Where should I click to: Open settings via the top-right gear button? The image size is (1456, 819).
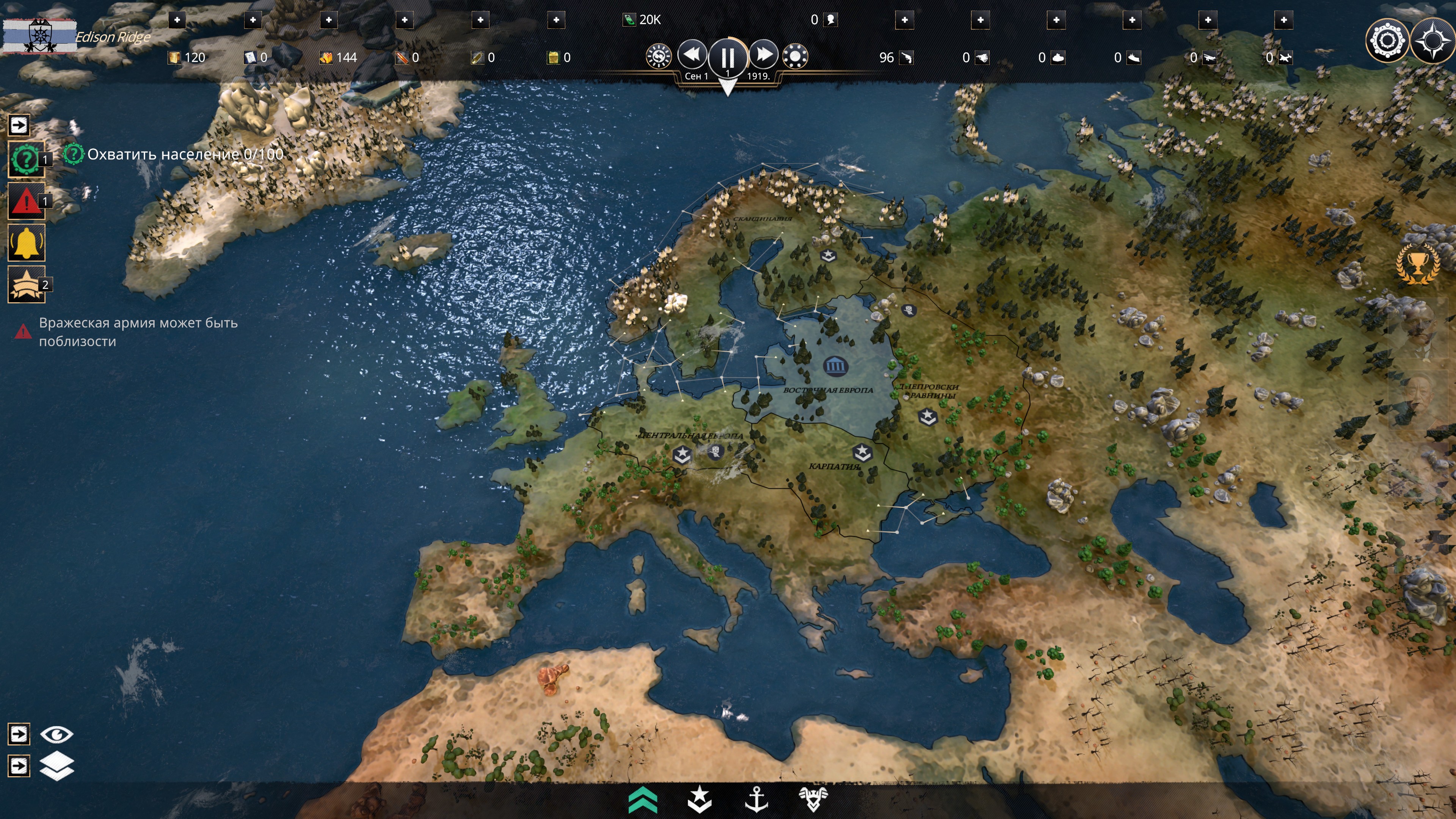coord(1387,41)
